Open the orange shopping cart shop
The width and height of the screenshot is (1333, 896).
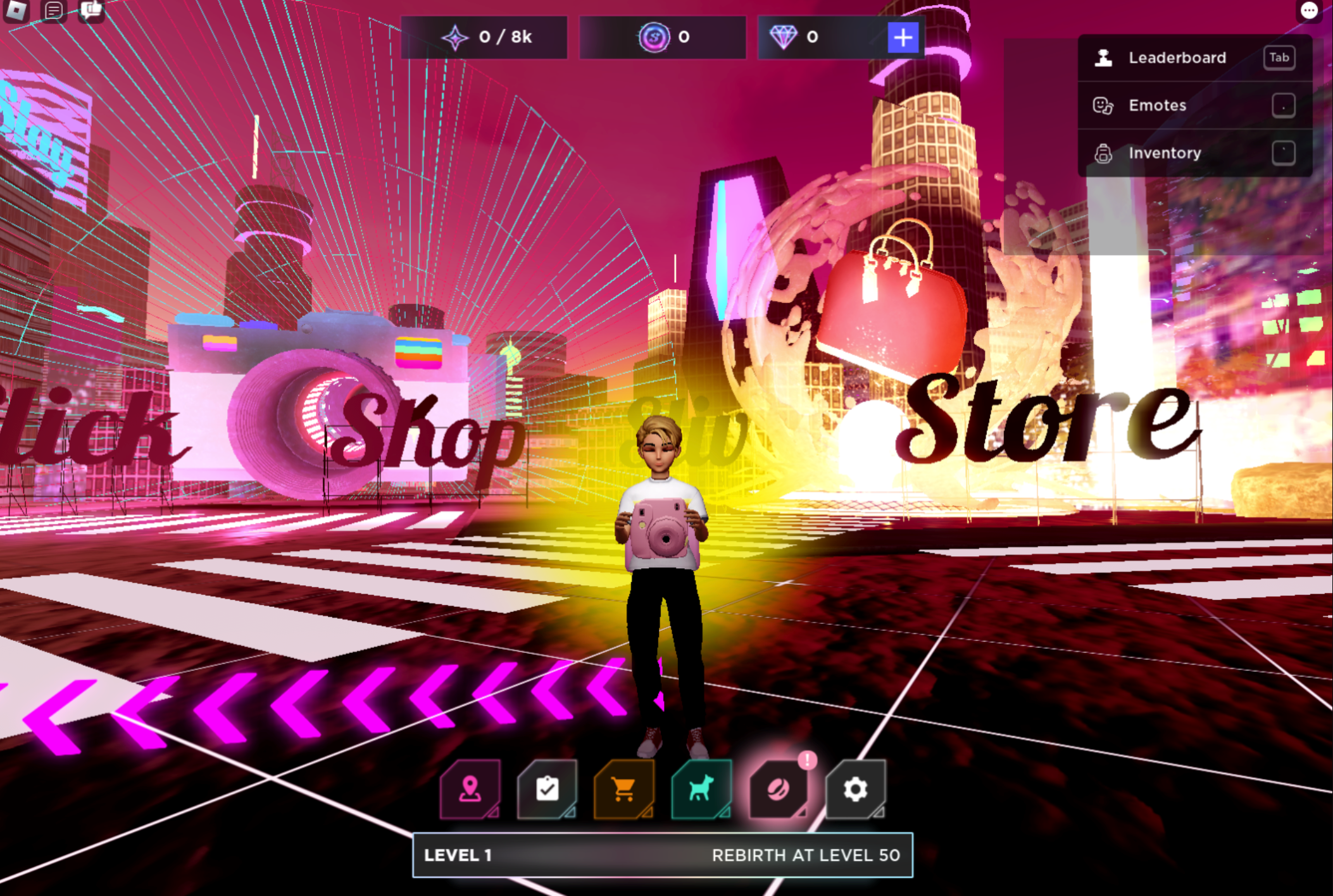click(624, 789)
